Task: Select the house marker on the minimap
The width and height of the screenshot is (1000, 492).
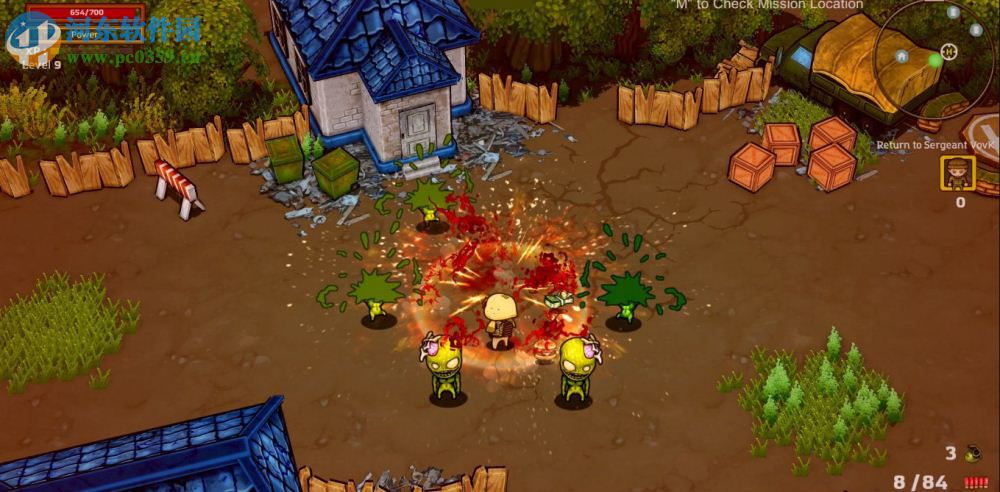Action: pyautogui.click(x=902, y=56)
